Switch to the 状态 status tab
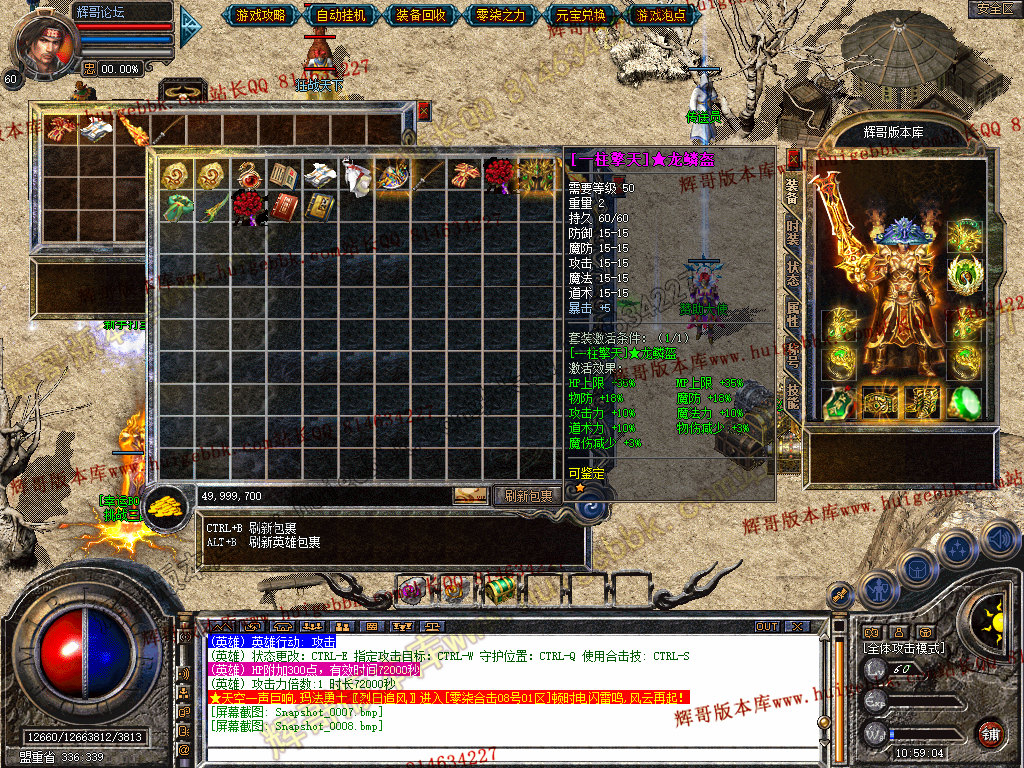 (792, 271)
